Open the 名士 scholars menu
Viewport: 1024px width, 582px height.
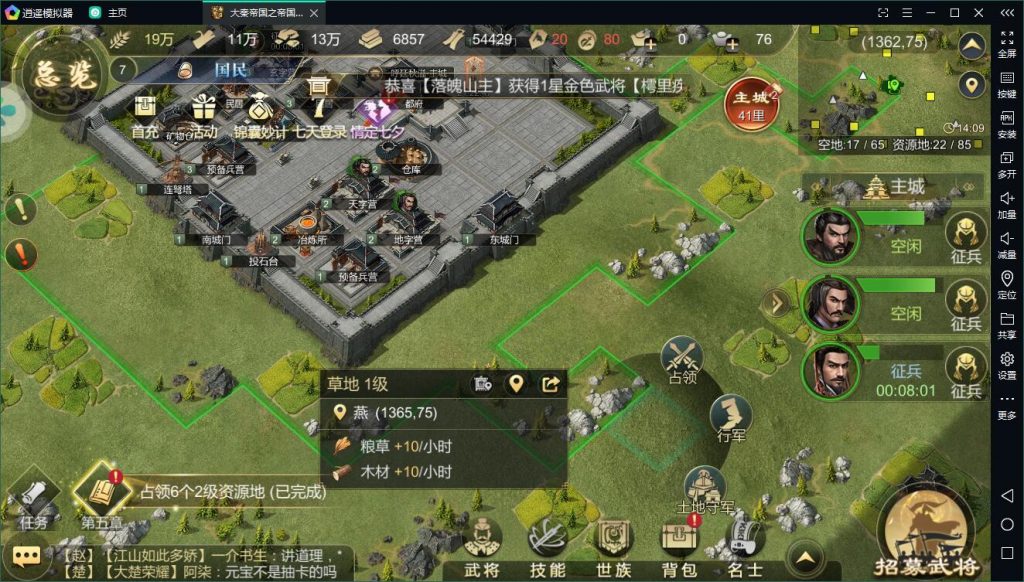click(744, 546)
